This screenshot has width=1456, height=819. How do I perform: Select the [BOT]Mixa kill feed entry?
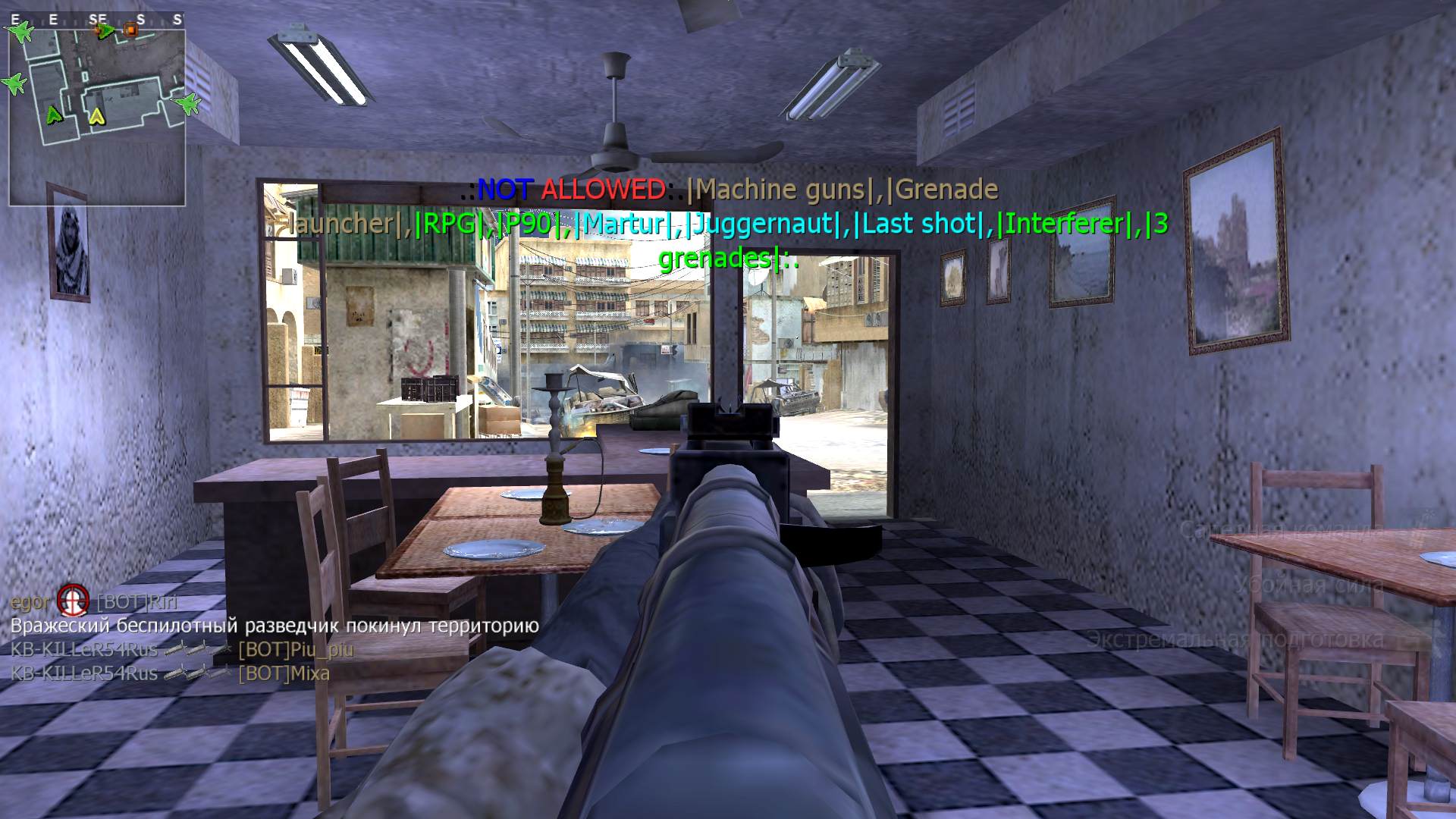[284, 673]
